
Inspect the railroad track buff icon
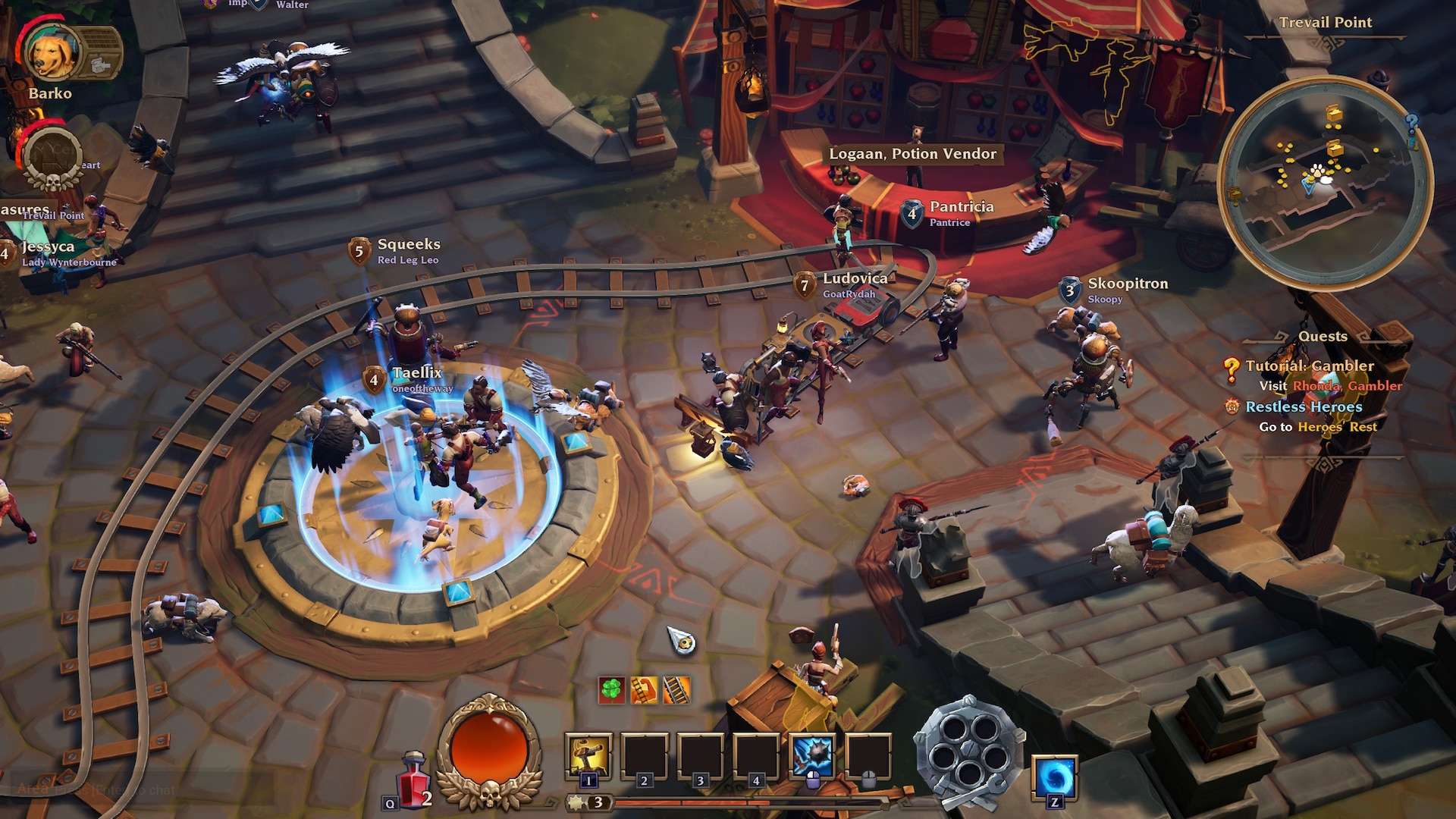click(676, 690)
